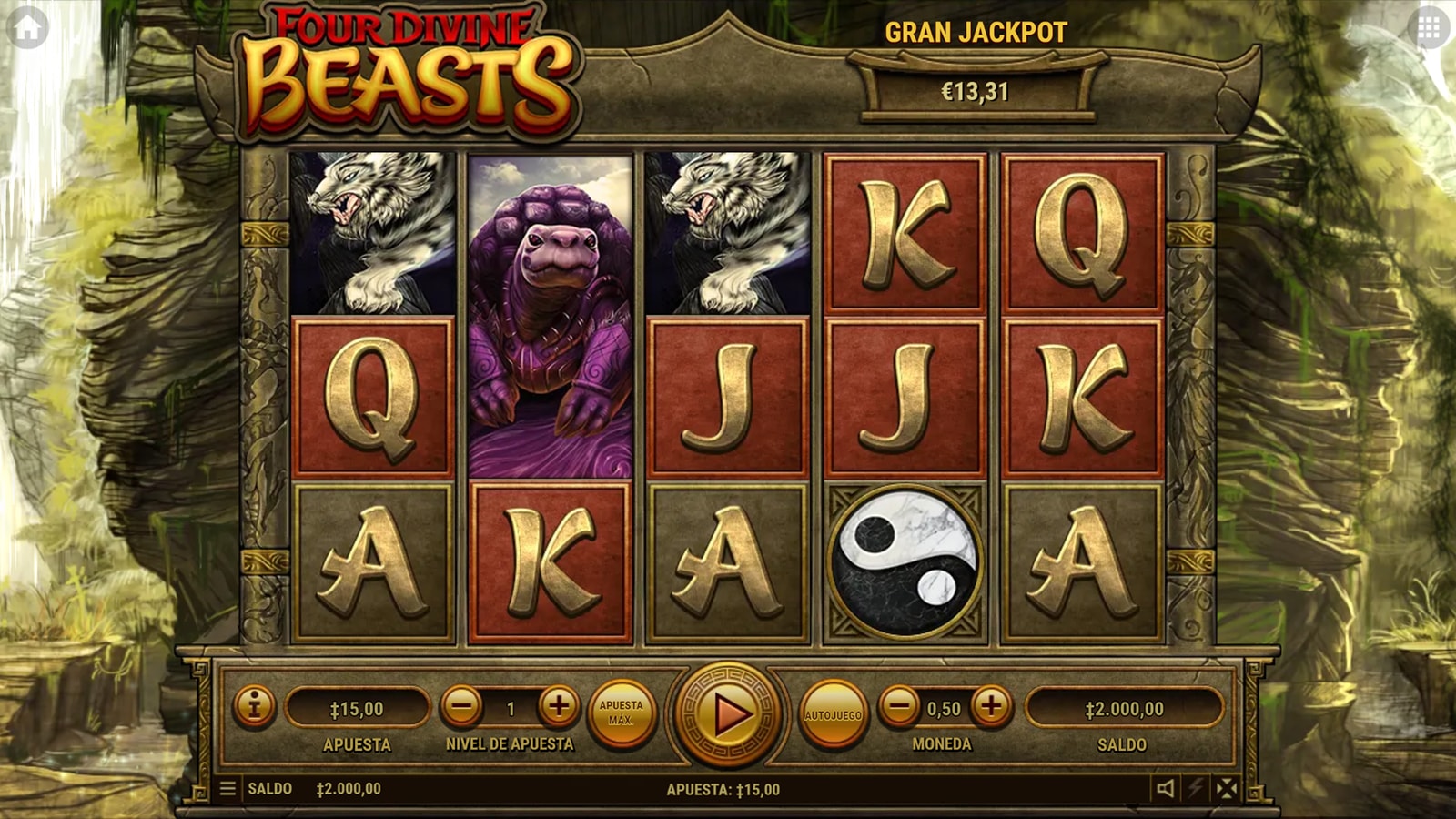Toggle the sound speaker icon

coord(1165,788)
